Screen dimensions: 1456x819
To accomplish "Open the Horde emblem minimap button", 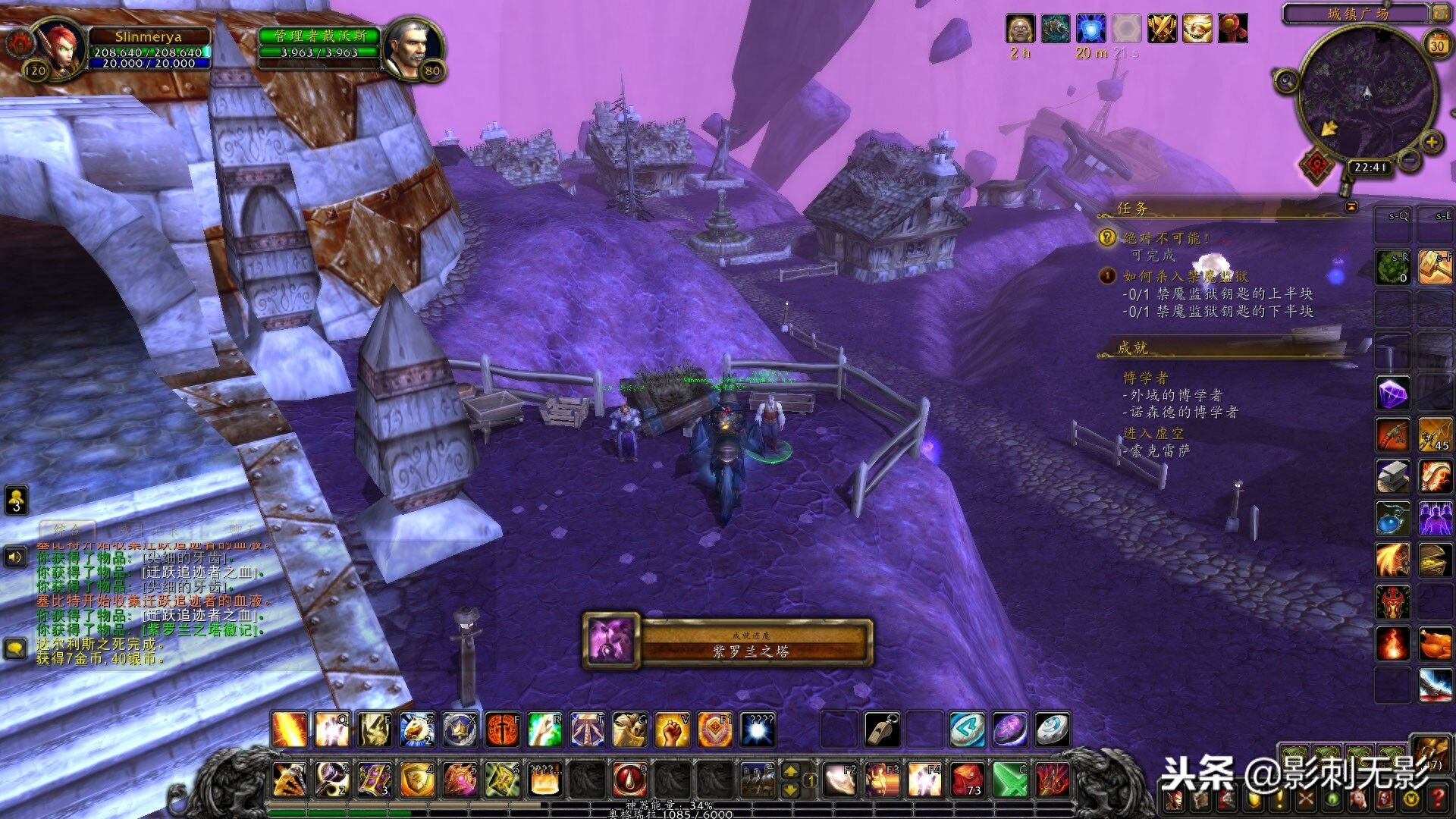I will point(1318,163).
